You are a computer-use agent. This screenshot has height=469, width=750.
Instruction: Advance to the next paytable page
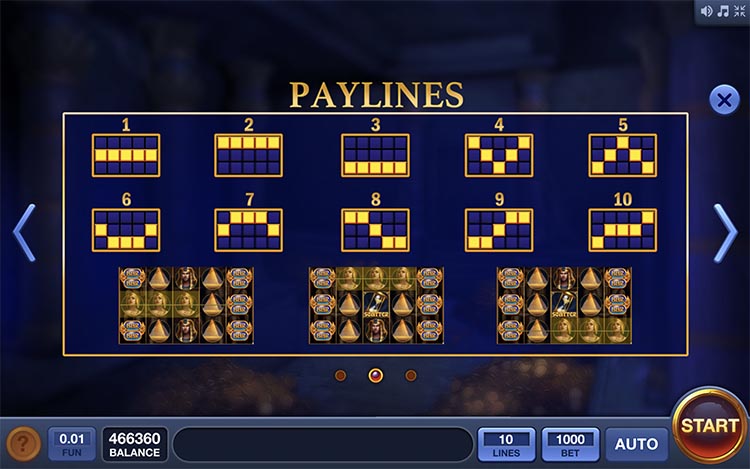tap(726, 233)
